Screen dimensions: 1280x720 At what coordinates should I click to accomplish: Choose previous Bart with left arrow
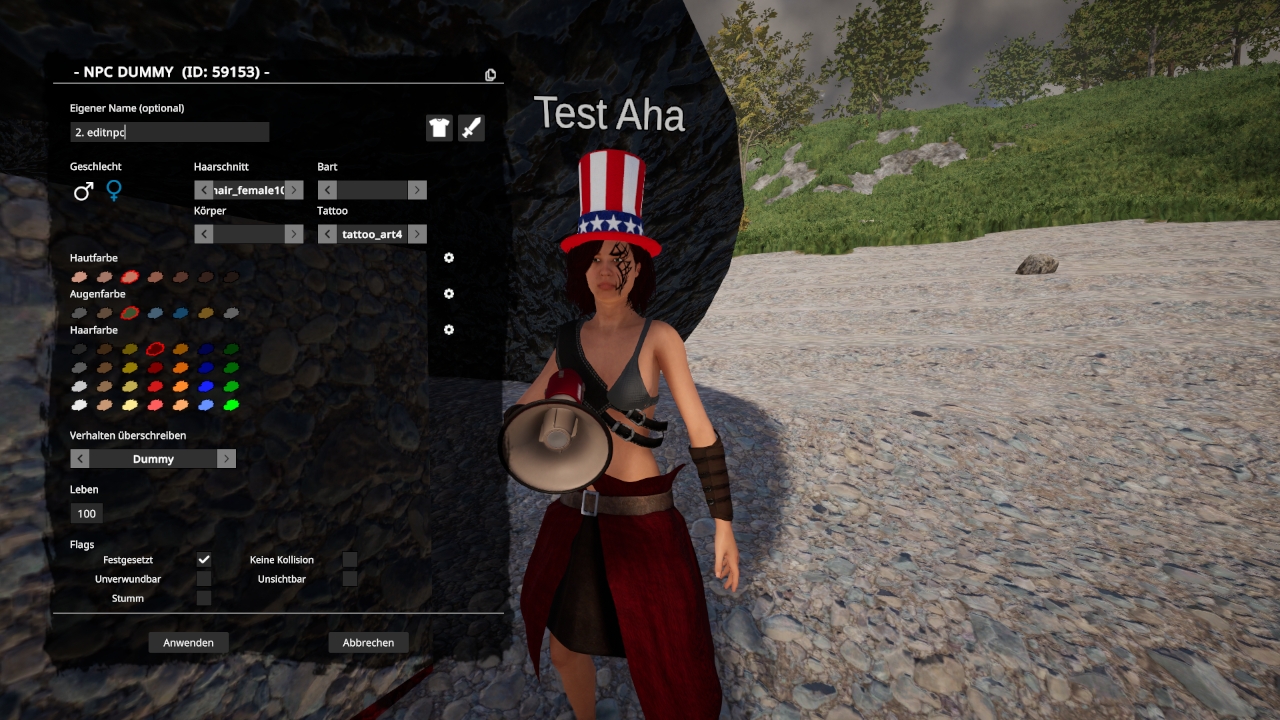click(x=327, y=190)
